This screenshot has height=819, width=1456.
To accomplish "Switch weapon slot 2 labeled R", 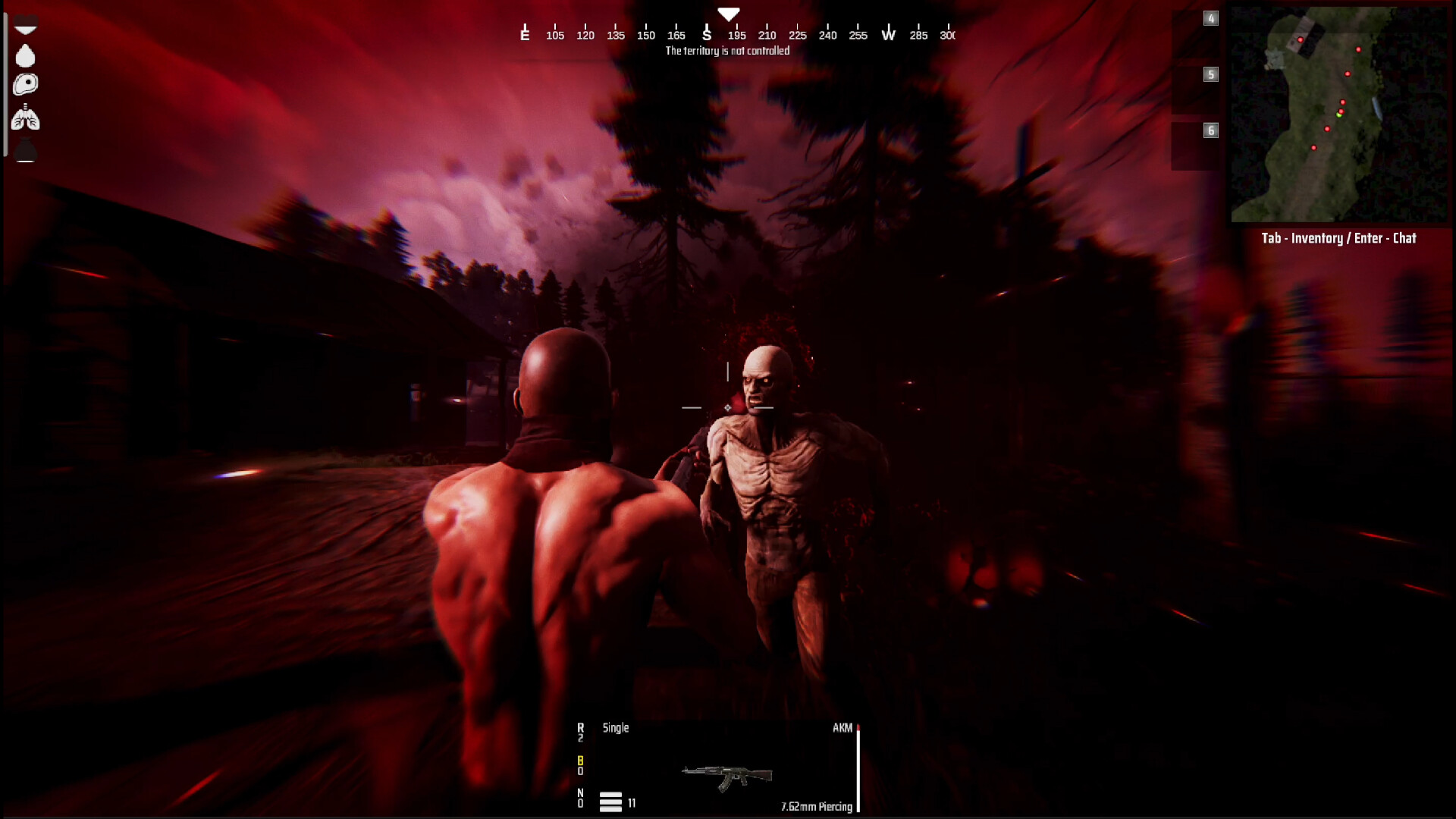I will [581, 730].
